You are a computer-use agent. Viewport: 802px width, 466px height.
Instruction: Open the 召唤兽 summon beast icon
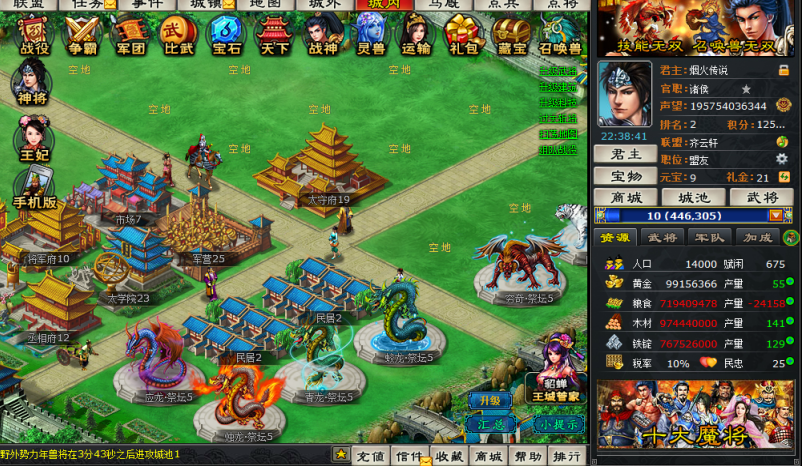(560, 35)
